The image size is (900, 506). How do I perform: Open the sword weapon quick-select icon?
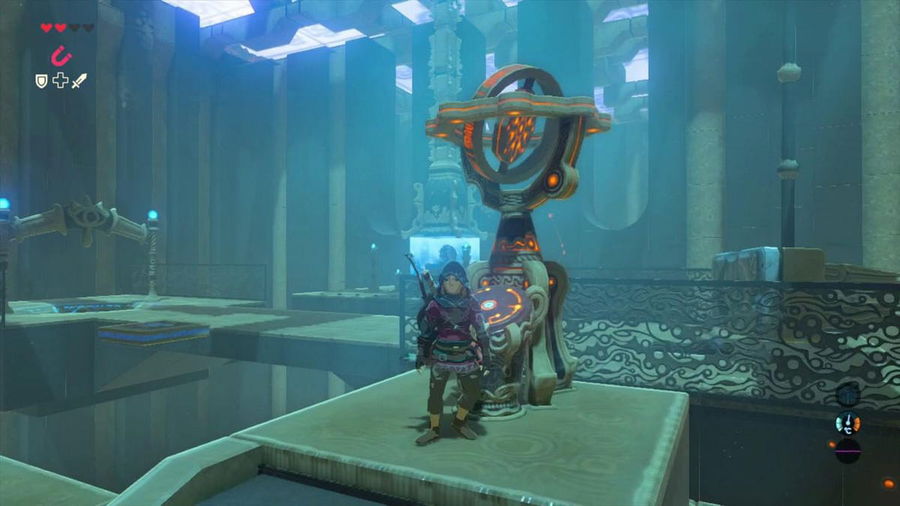[x=79, y=80]
